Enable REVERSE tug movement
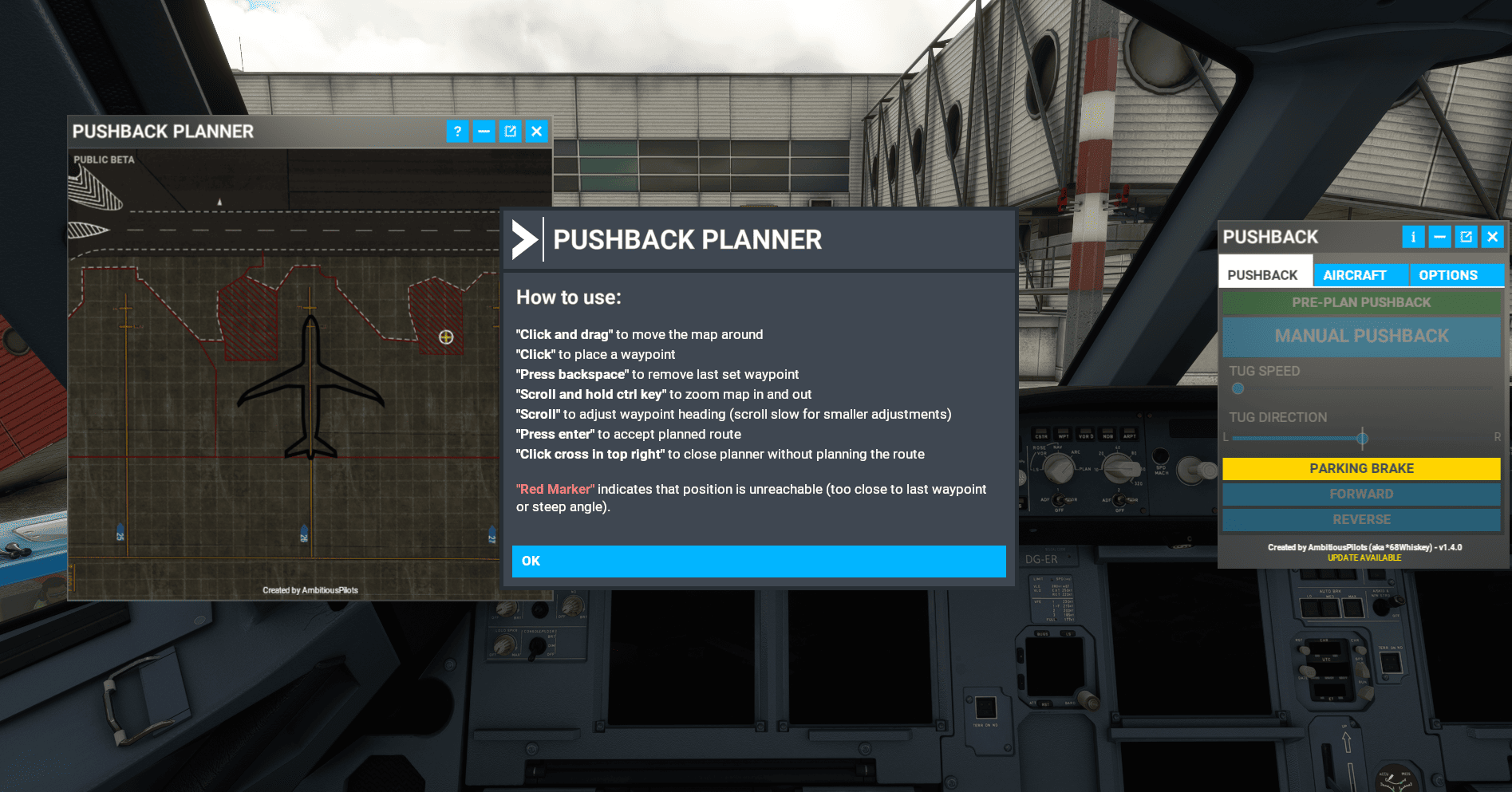The height and width of the screenshot is (792, 1512). (x=1360, y=519)
